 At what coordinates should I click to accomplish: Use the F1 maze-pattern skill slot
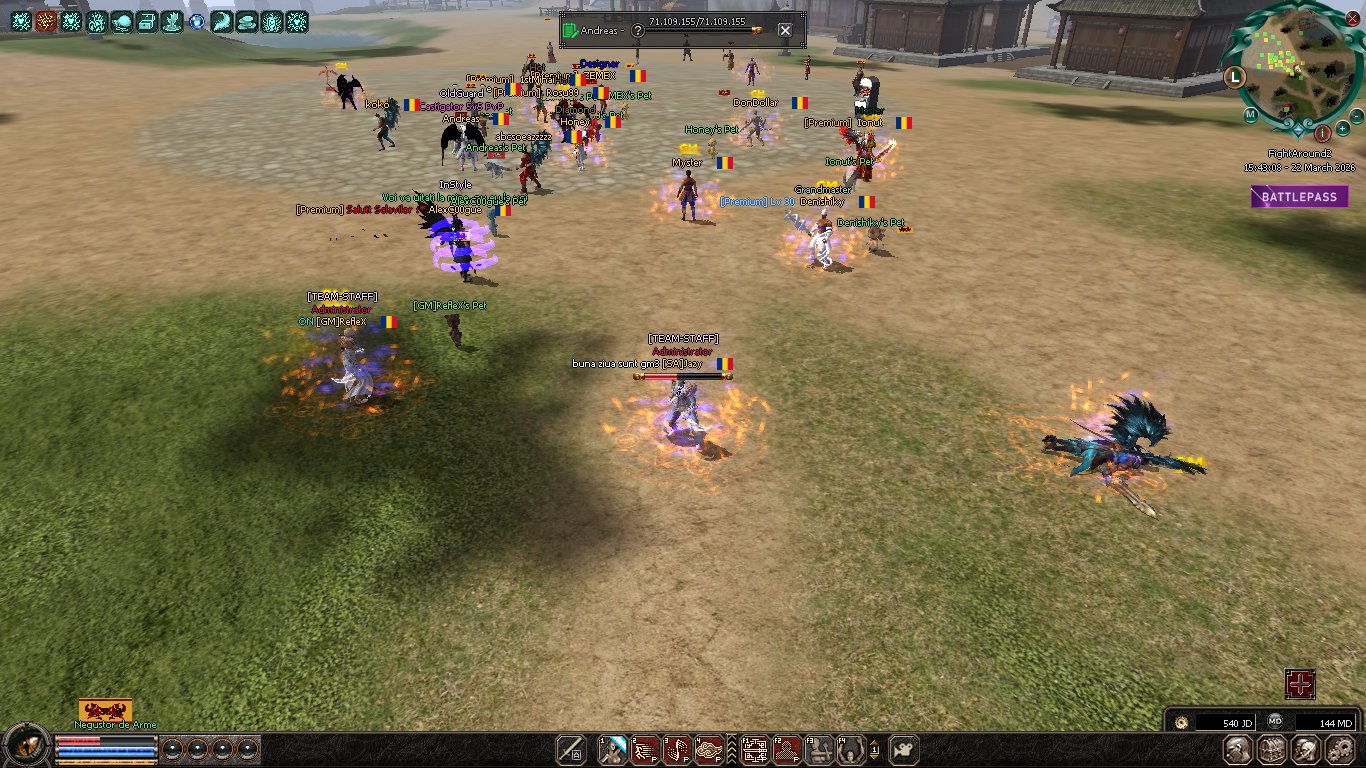754,749
